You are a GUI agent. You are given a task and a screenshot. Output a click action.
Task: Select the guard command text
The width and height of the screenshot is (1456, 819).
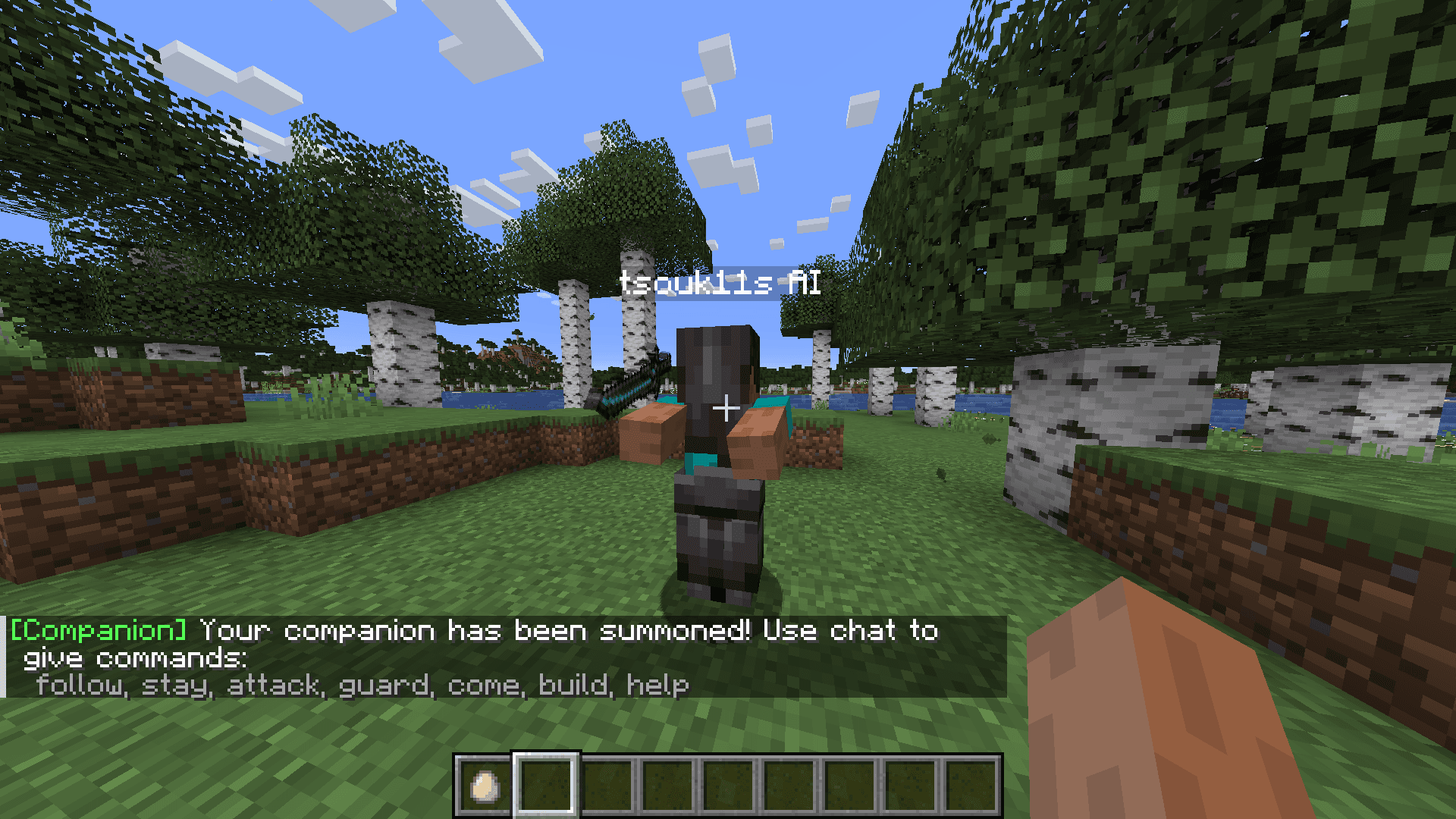click(x=385, y=683)
